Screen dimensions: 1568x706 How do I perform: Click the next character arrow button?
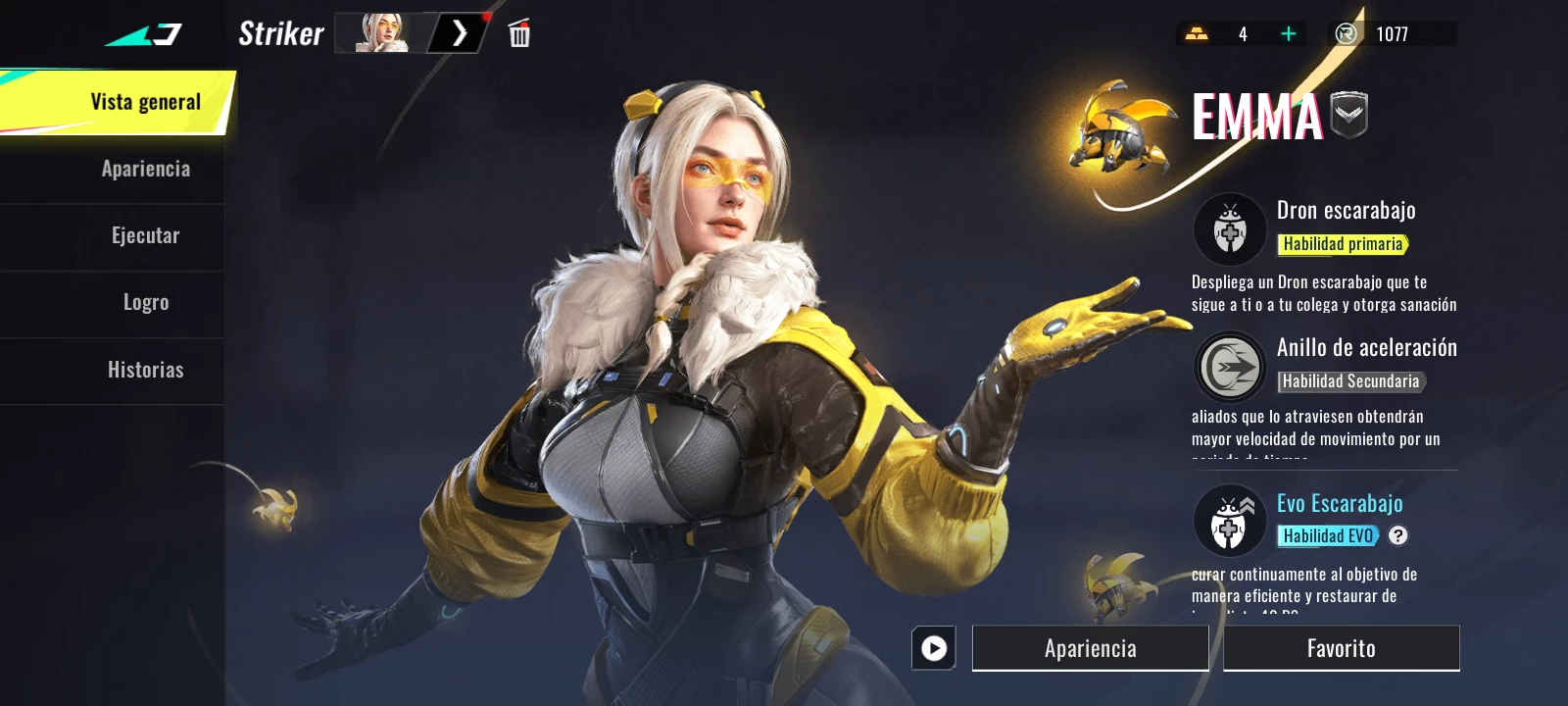459,33
